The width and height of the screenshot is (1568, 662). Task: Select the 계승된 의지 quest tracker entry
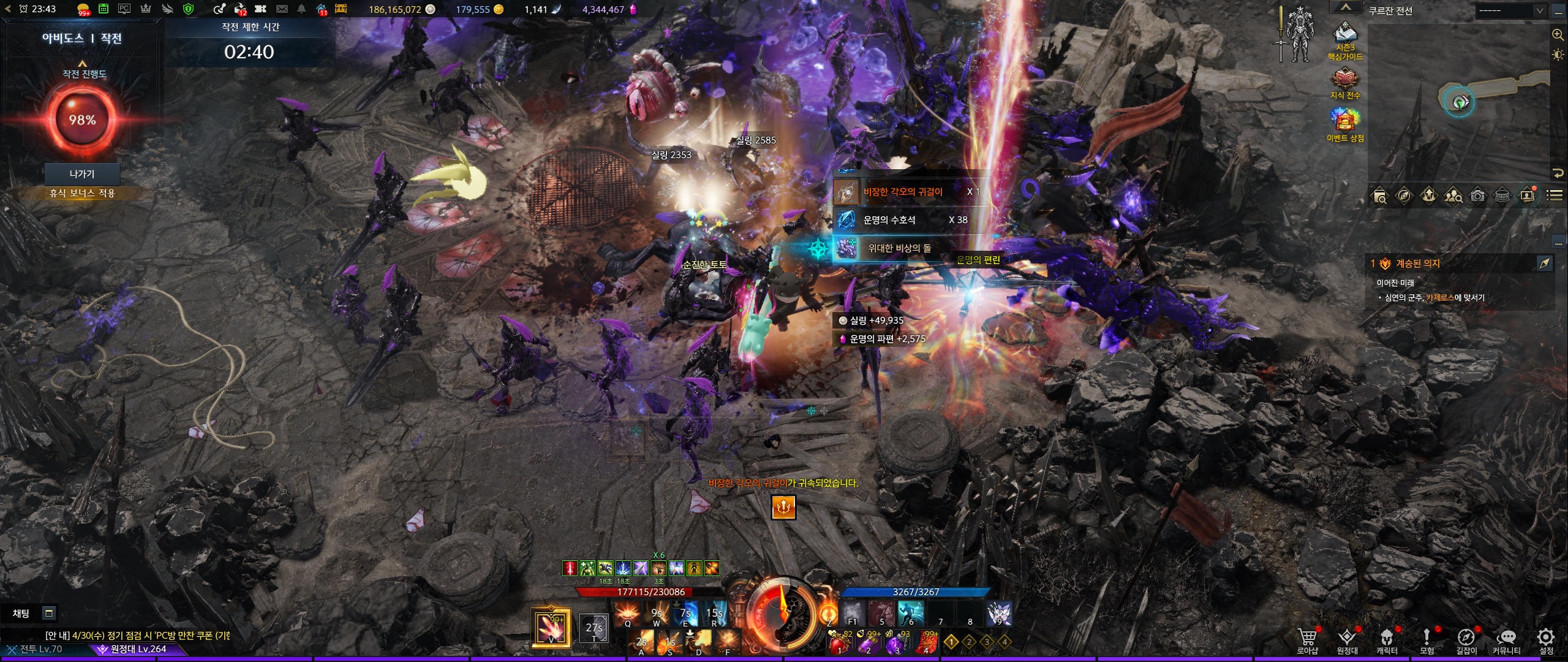coord(1418,264)
